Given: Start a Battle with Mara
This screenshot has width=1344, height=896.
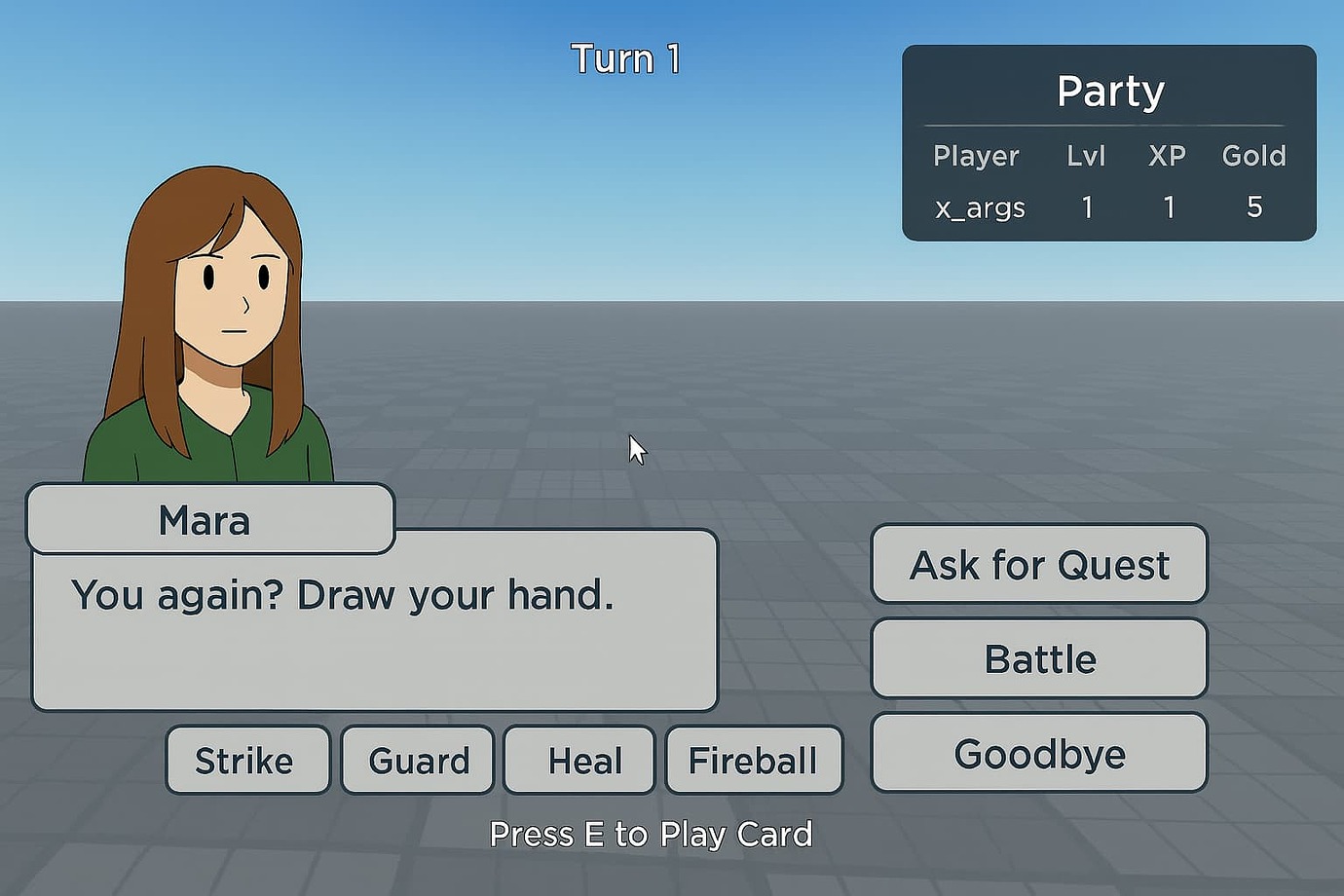Looking at the screenshot, I should [1039, 658].
